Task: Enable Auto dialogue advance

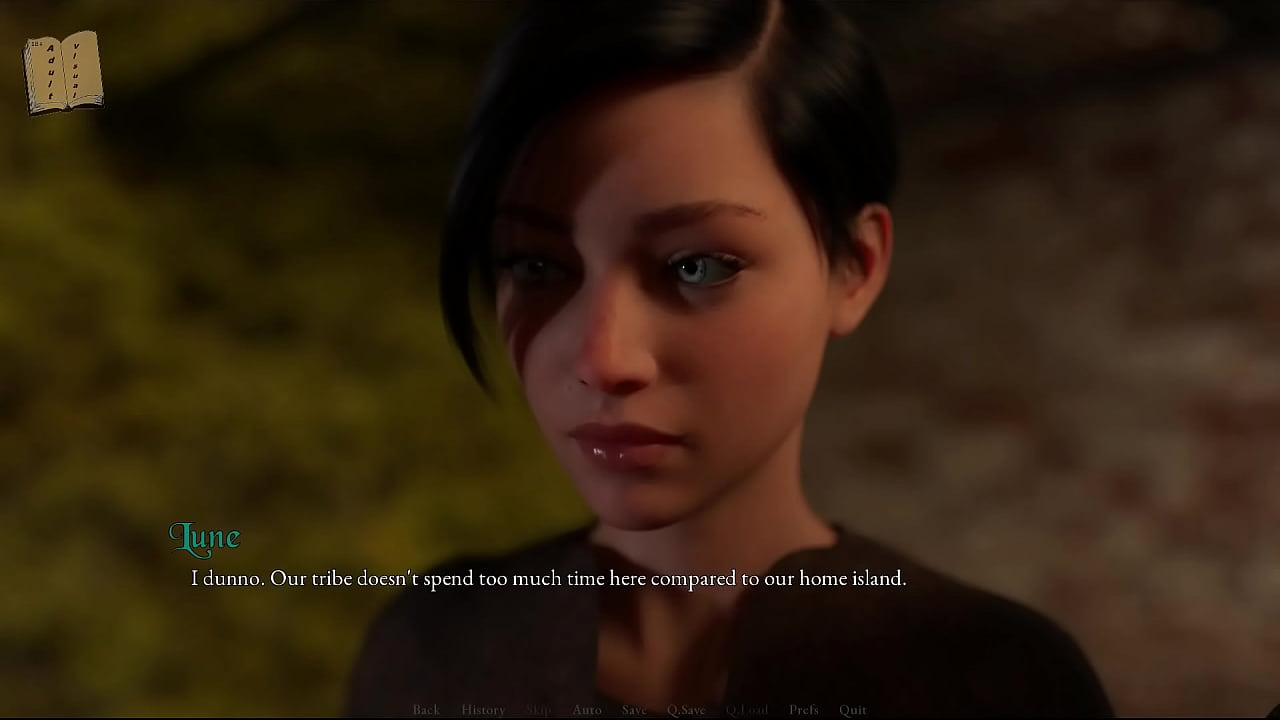Action: 587,710
